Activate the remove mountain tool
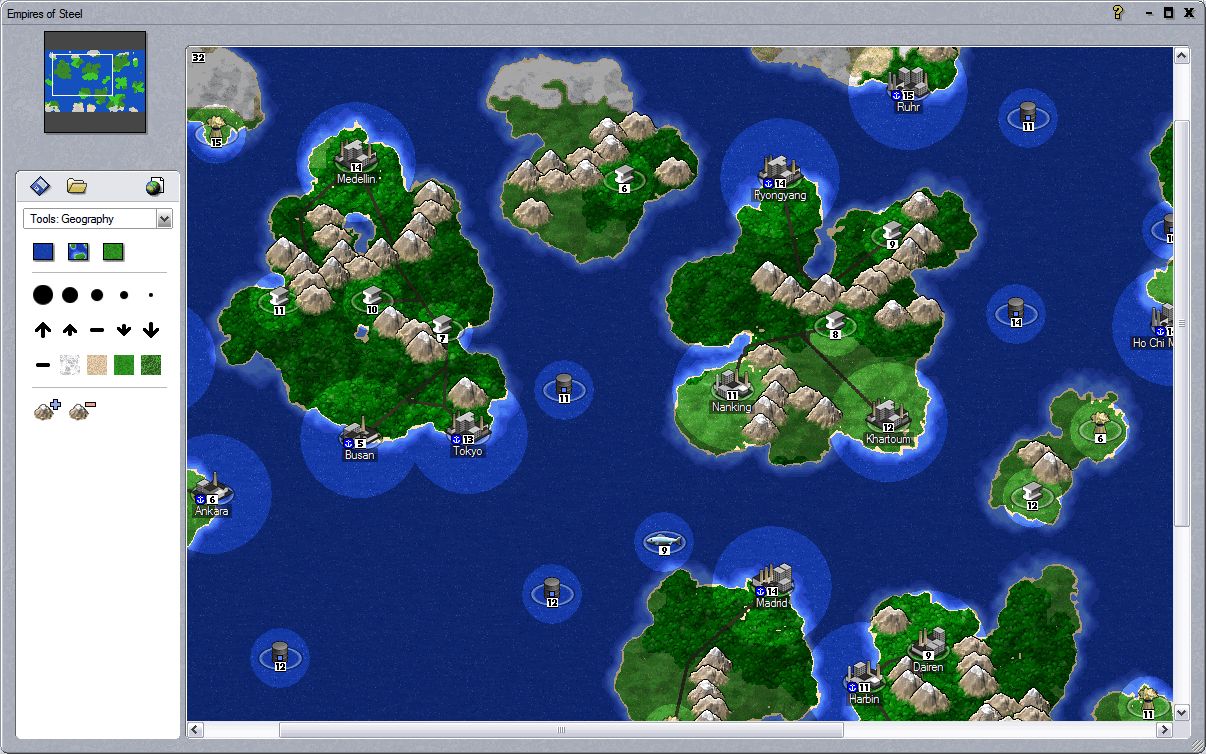Viewport: 1206px width, 754px height. [82, 408]
